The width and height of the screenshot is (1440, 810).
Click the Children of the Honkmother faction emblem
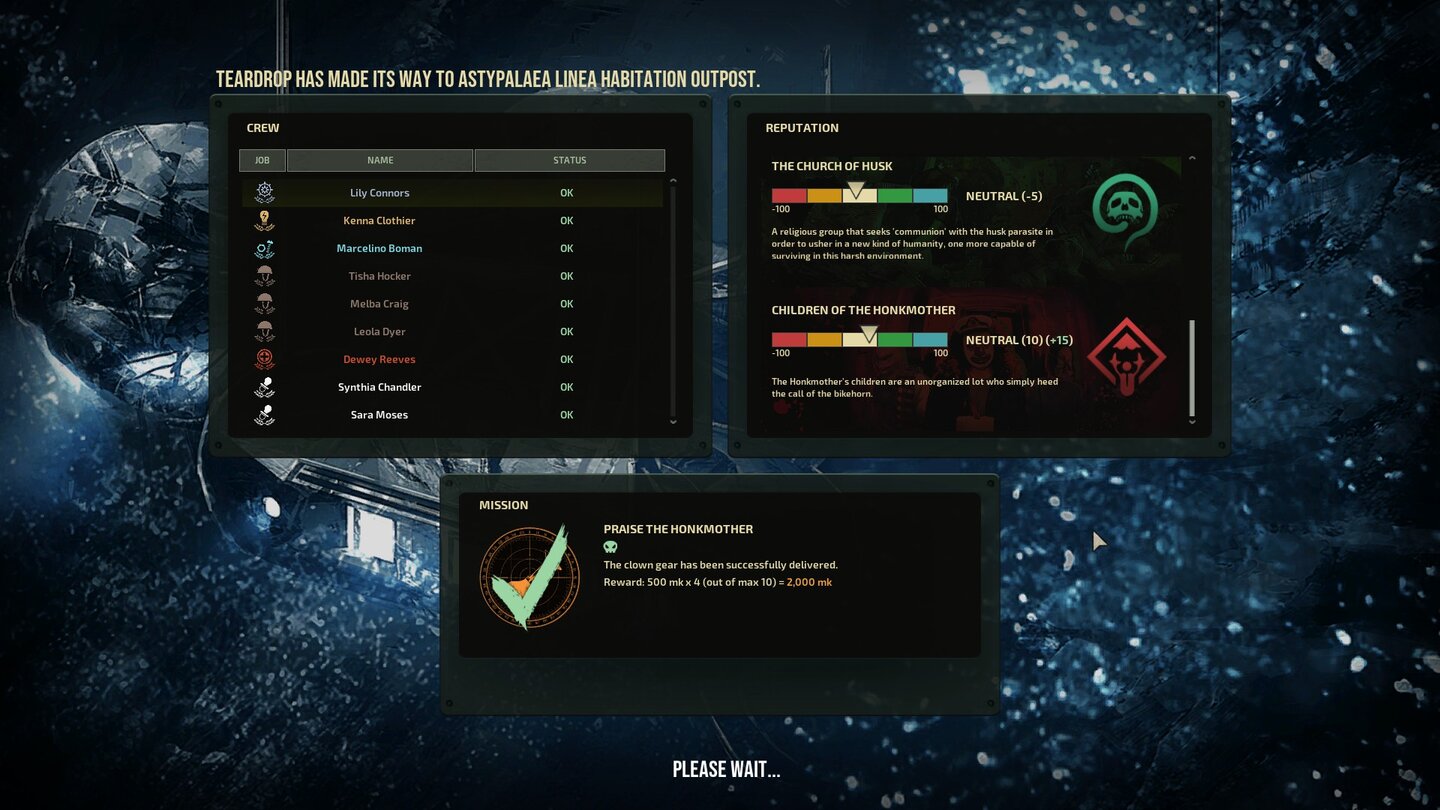pos(1127,352)
